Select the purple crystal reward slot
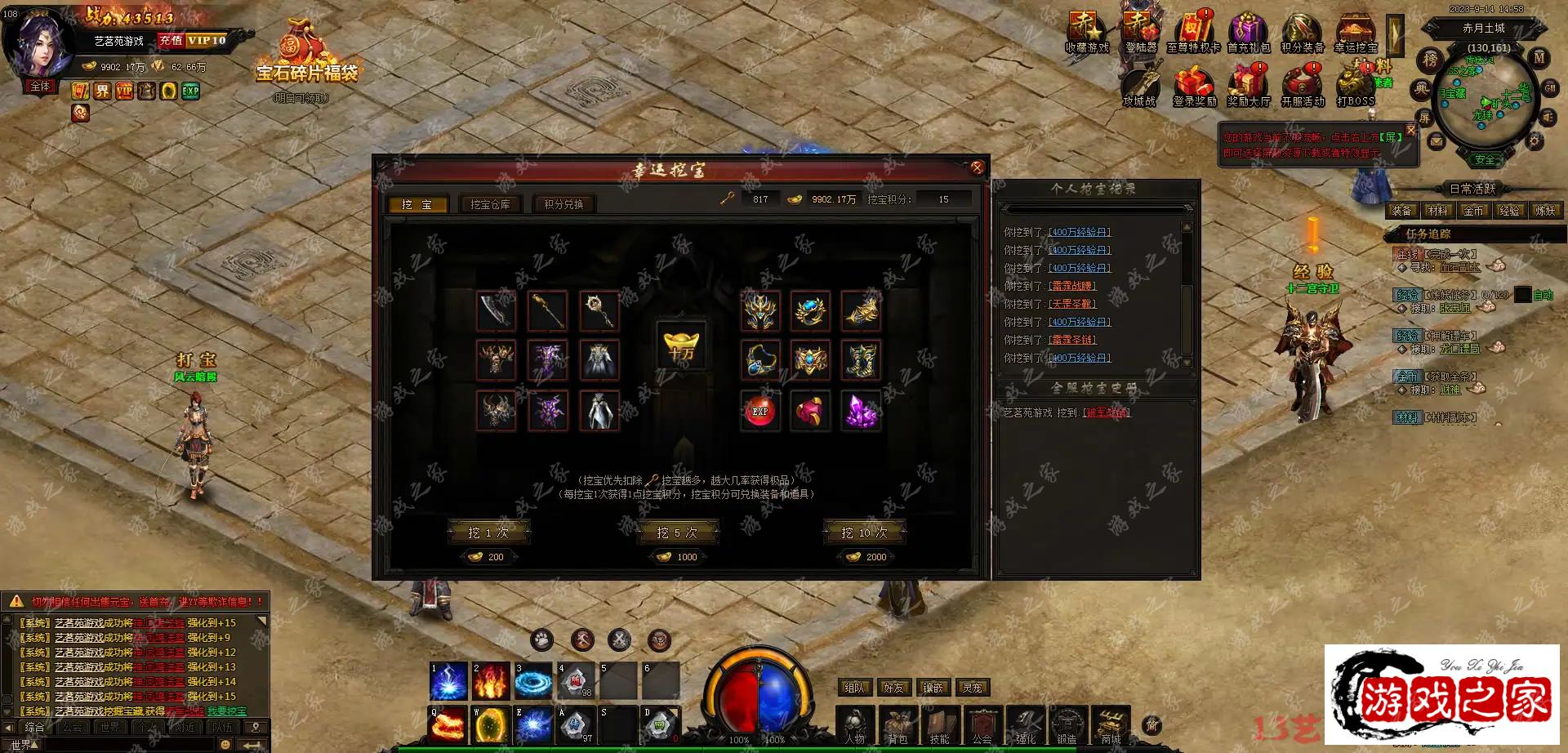 pos(861,411)
